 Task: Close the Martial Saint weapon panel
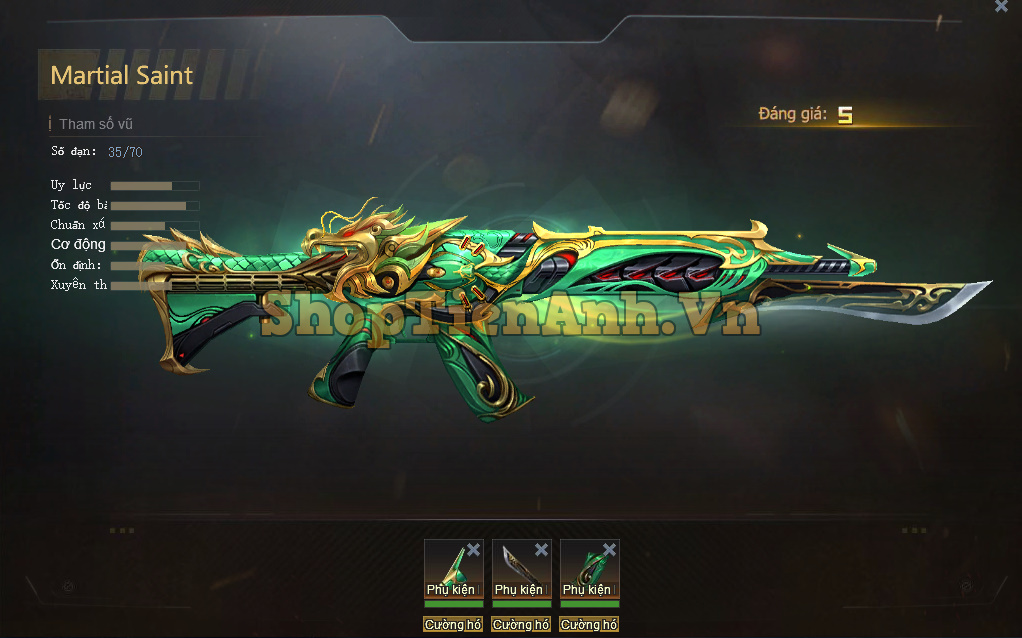[1001, 7]
